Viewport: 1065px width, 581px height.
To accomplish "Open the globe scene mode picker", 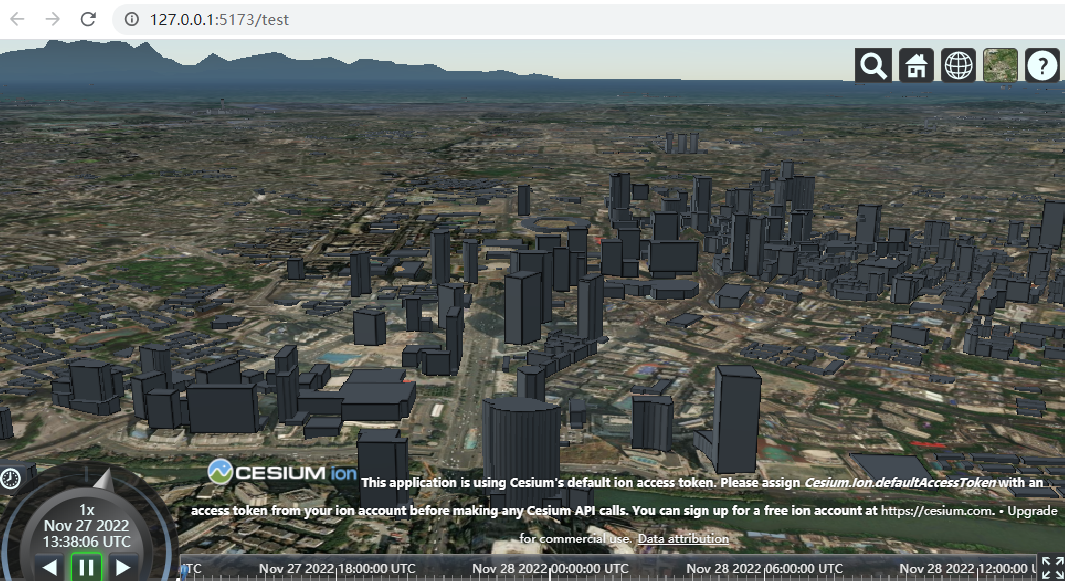I will 959,66.
